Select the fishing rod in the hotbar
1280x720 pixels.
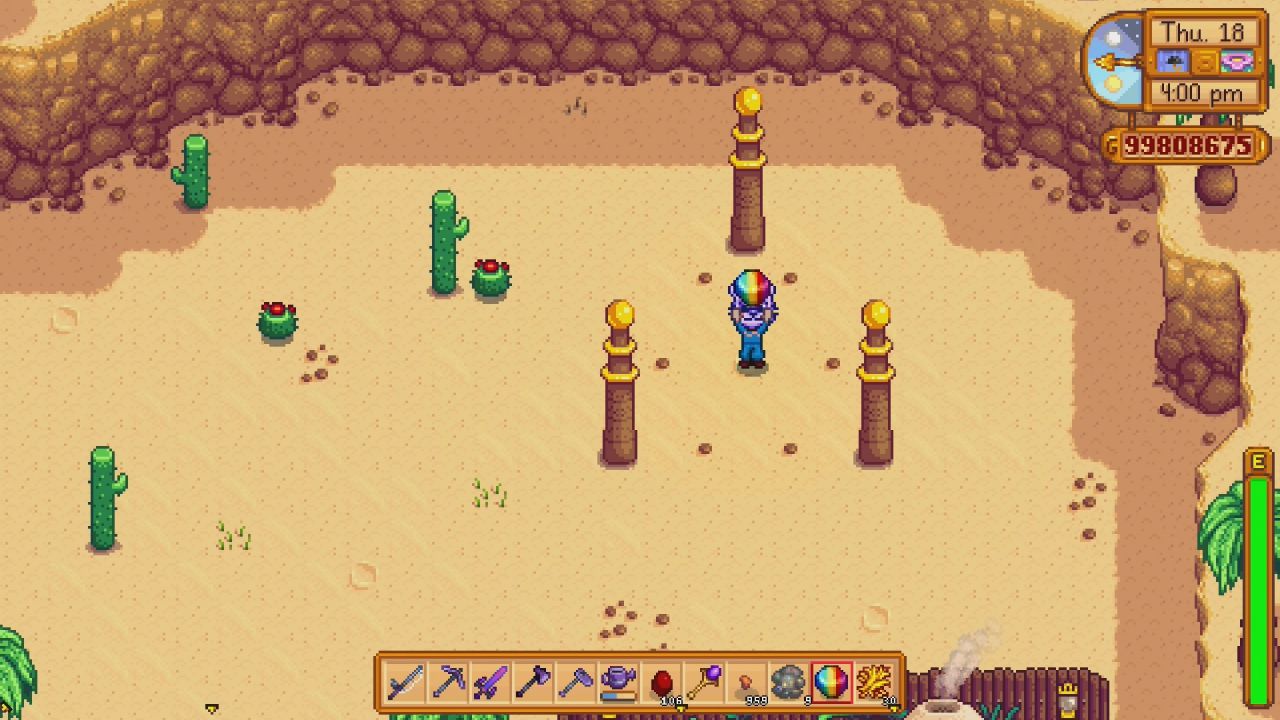coord(406,683)
